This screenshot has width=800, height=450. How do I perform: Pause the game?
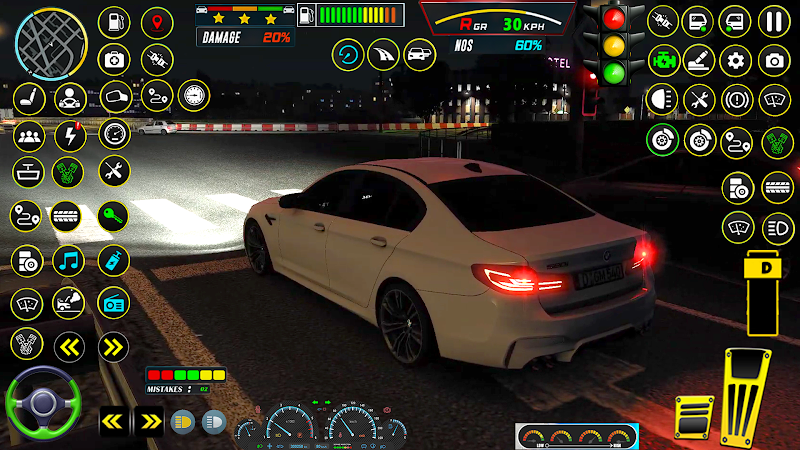click(x=773, y=21)
